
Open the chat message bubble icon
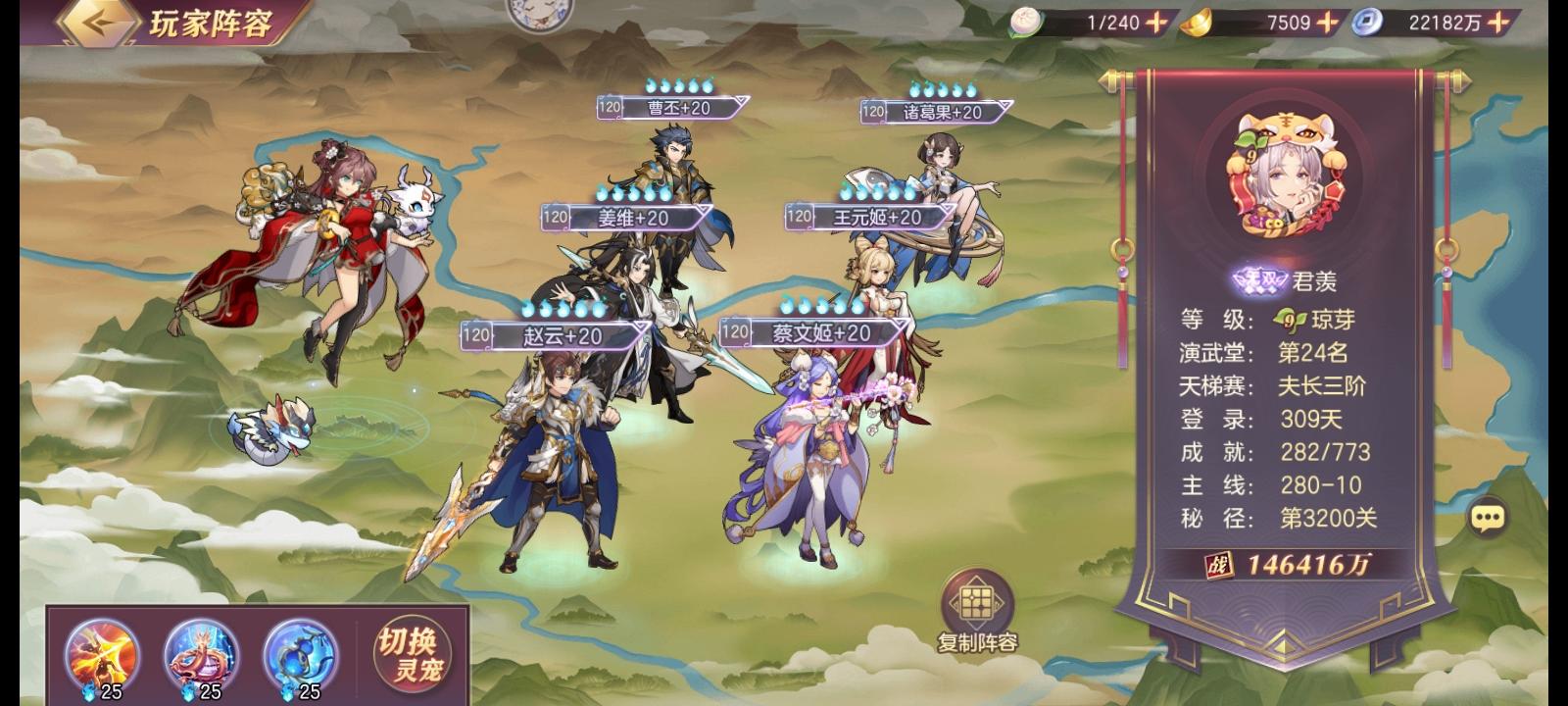click(x=1490, y=518)
